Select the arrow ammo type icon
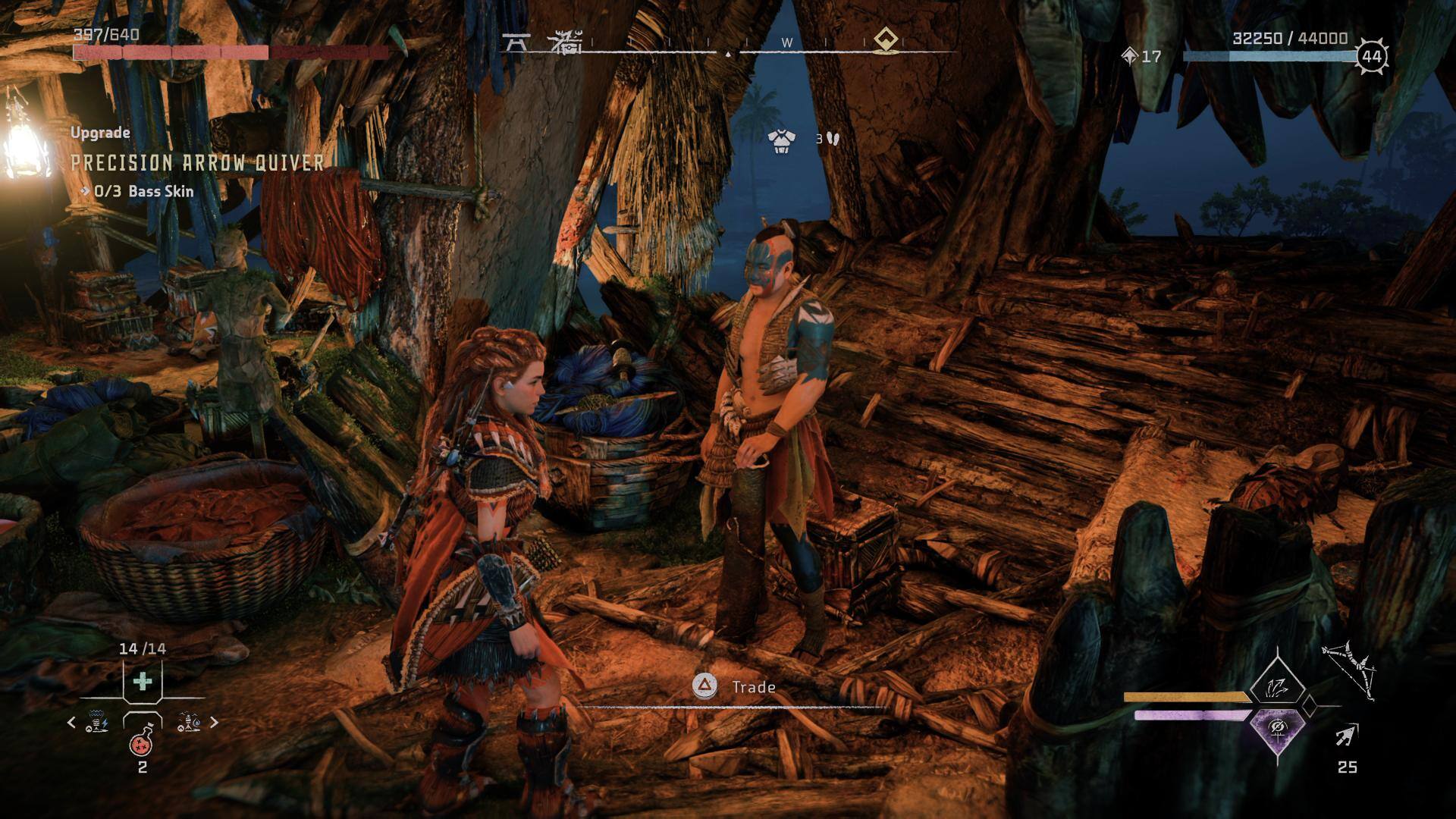The height and width of the screenshot is (819, 1456). [x=1348, y=734]
